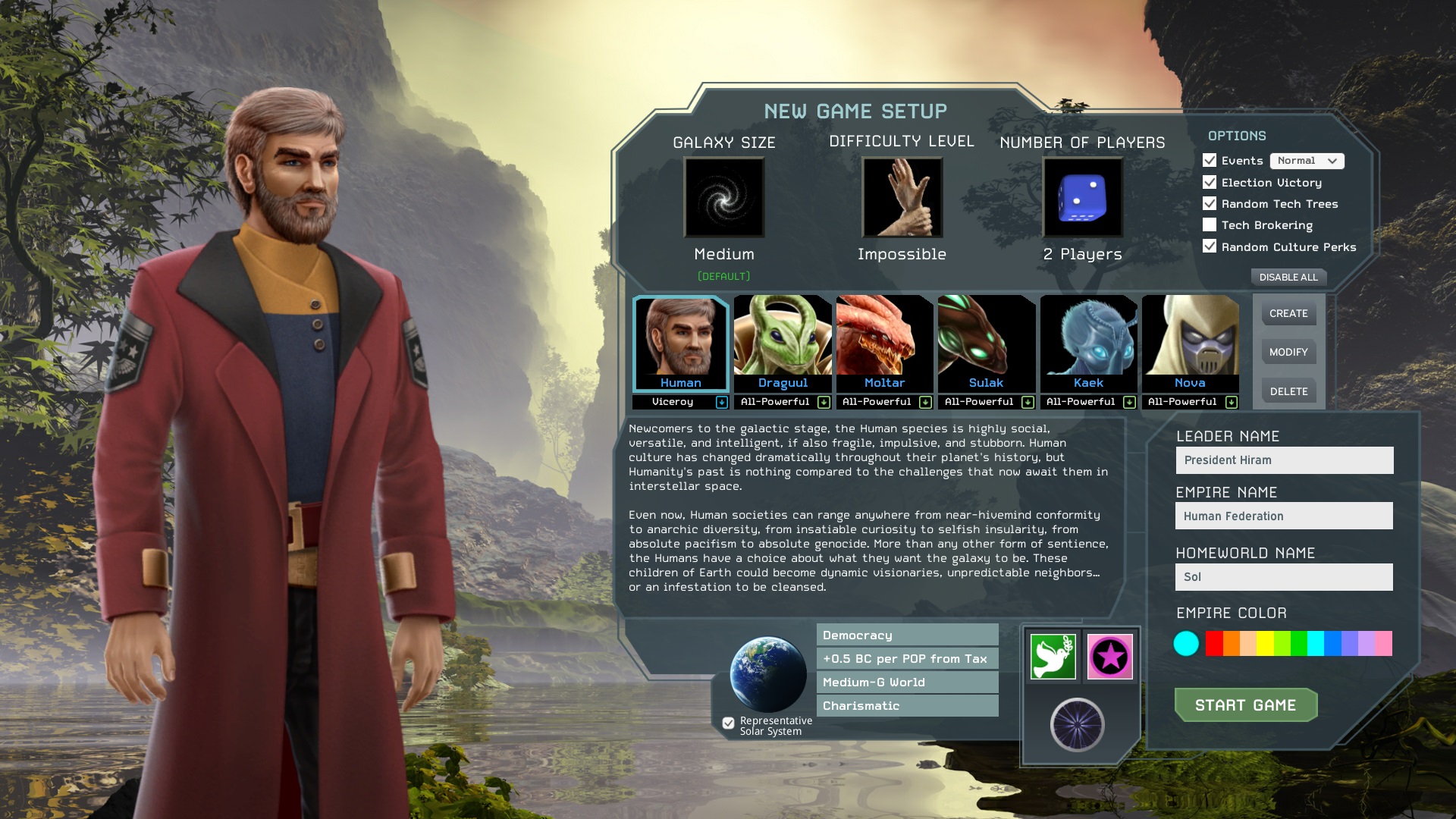Open the Events frequency Normal dropdown
This screenshot has width=1456, height=819.
point(1307,161)
